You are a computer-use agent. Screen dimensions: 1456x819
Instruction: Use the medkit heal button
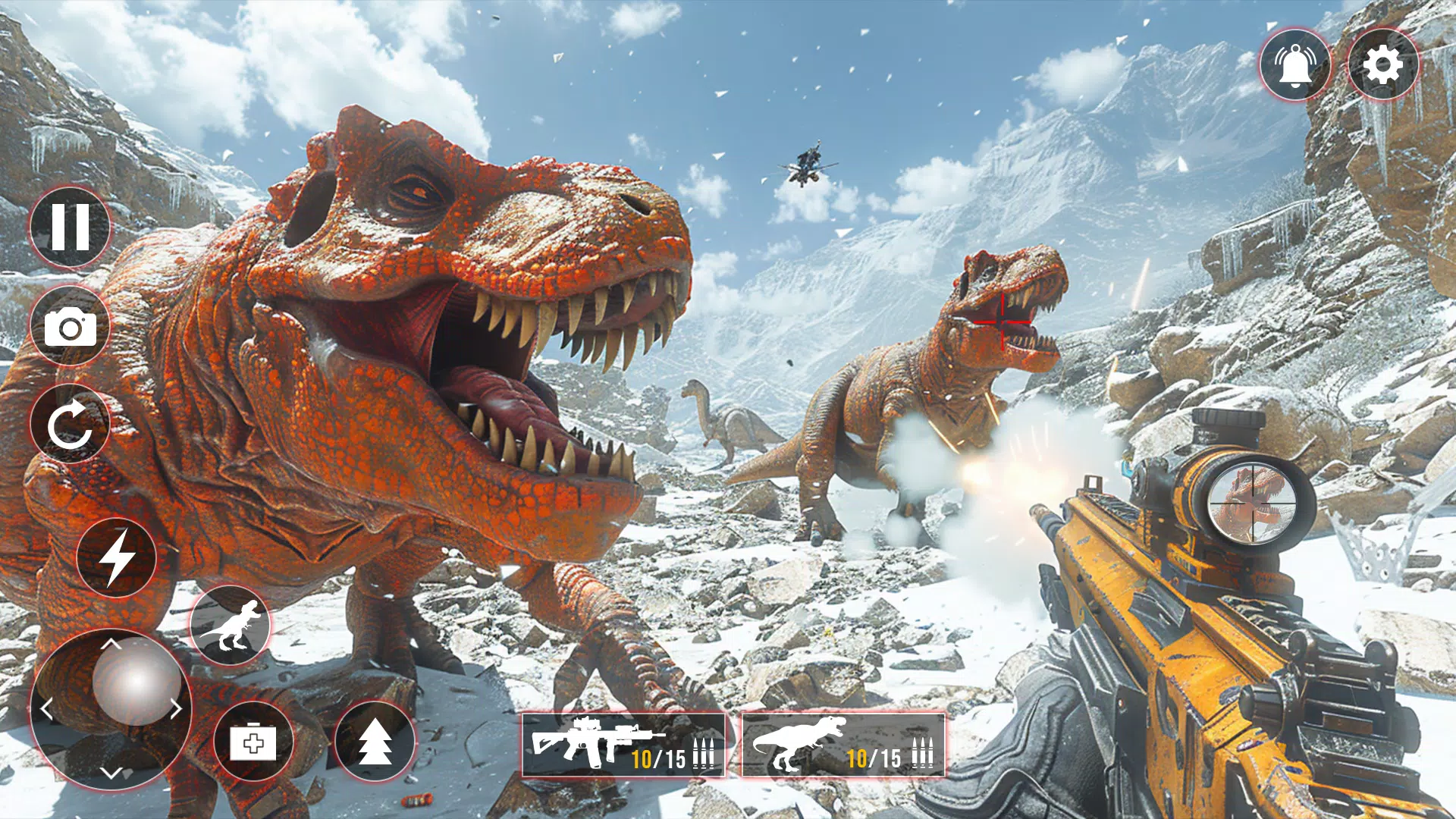253,742
